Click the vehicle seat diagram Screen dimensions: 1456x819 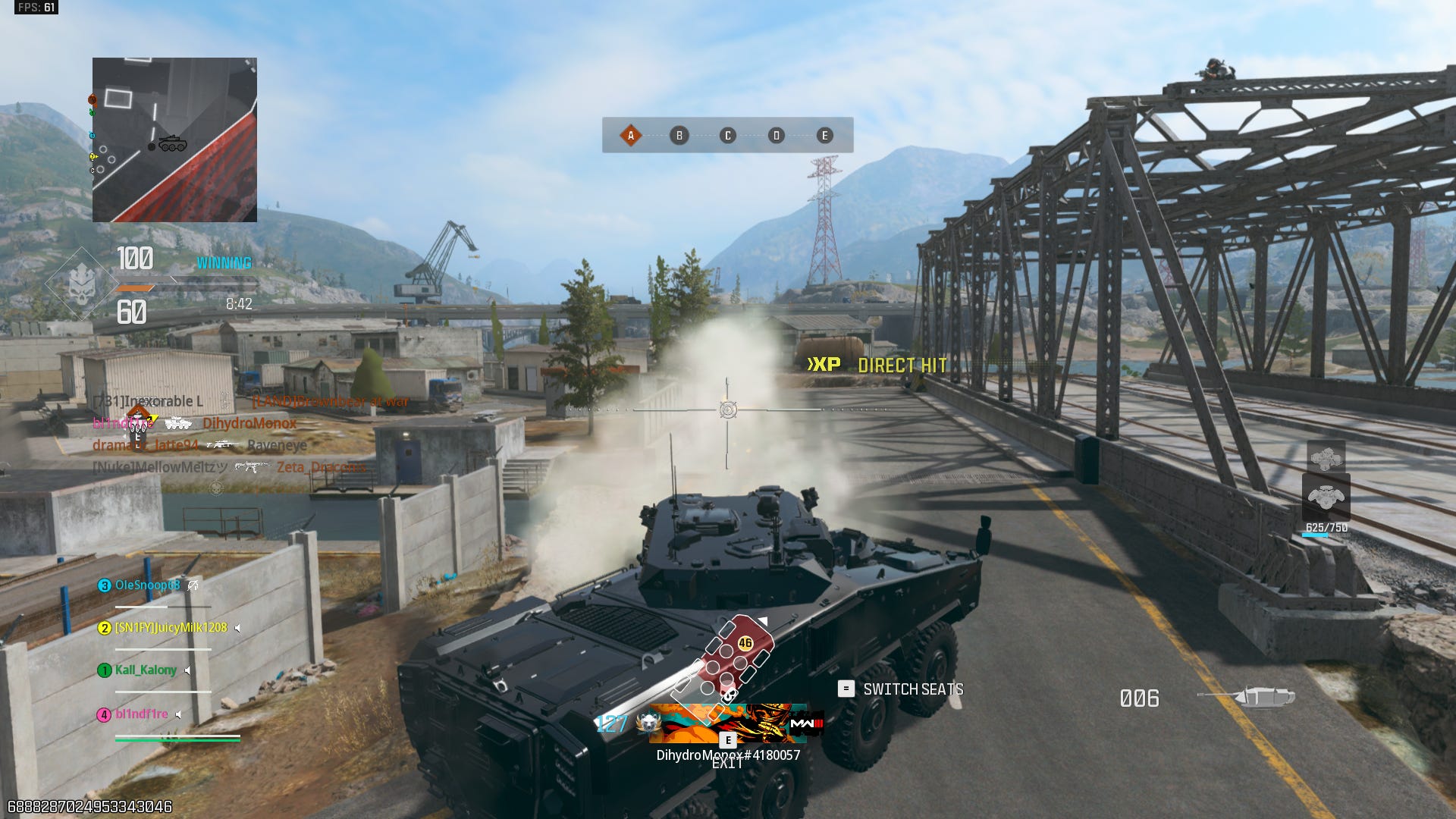(723, 660)
